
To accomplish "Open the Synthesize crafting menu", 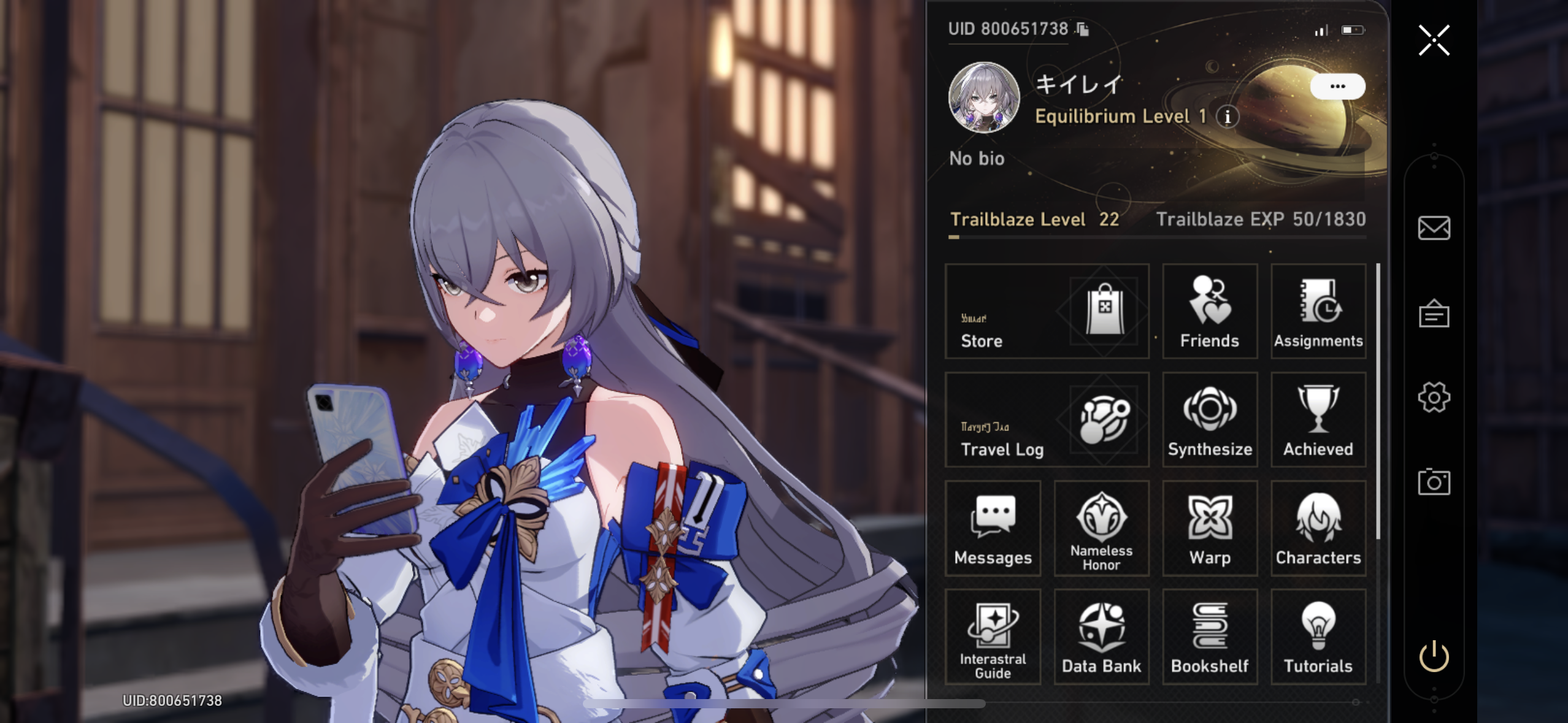I will pos(1209,420).
